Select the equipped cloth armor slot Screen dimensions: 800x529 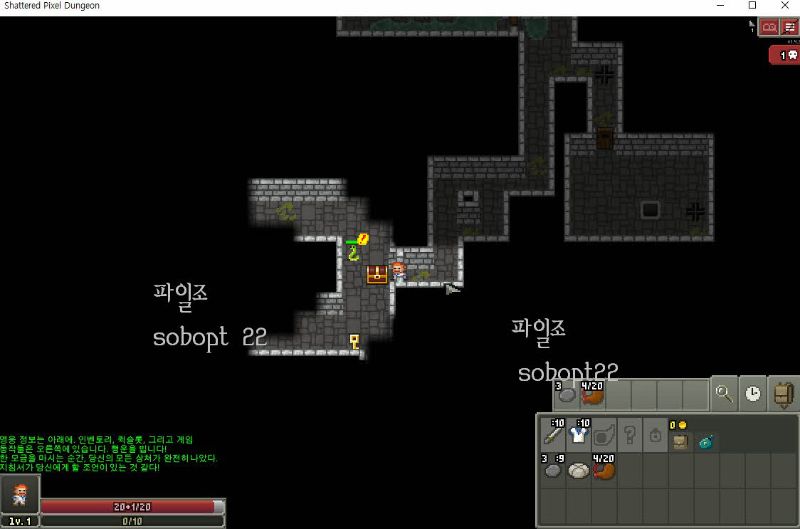(x=580, y=435)
